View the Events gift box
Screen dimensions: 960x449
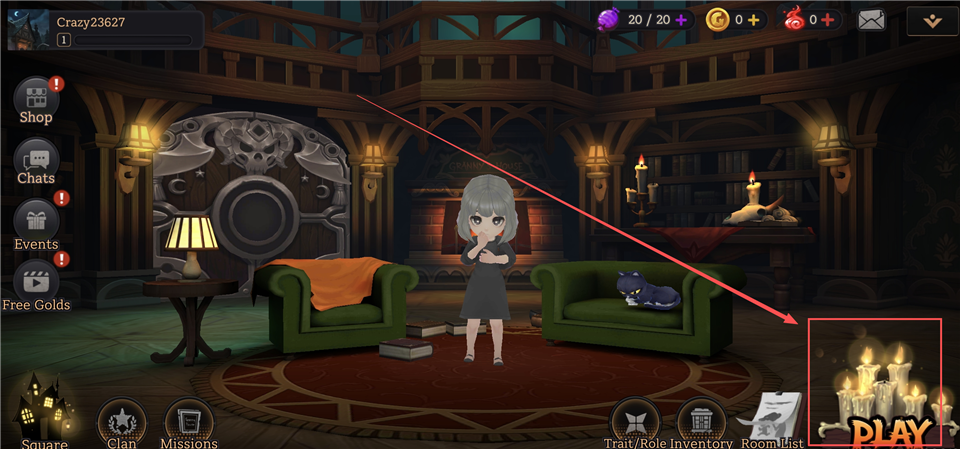coord(36,222)
